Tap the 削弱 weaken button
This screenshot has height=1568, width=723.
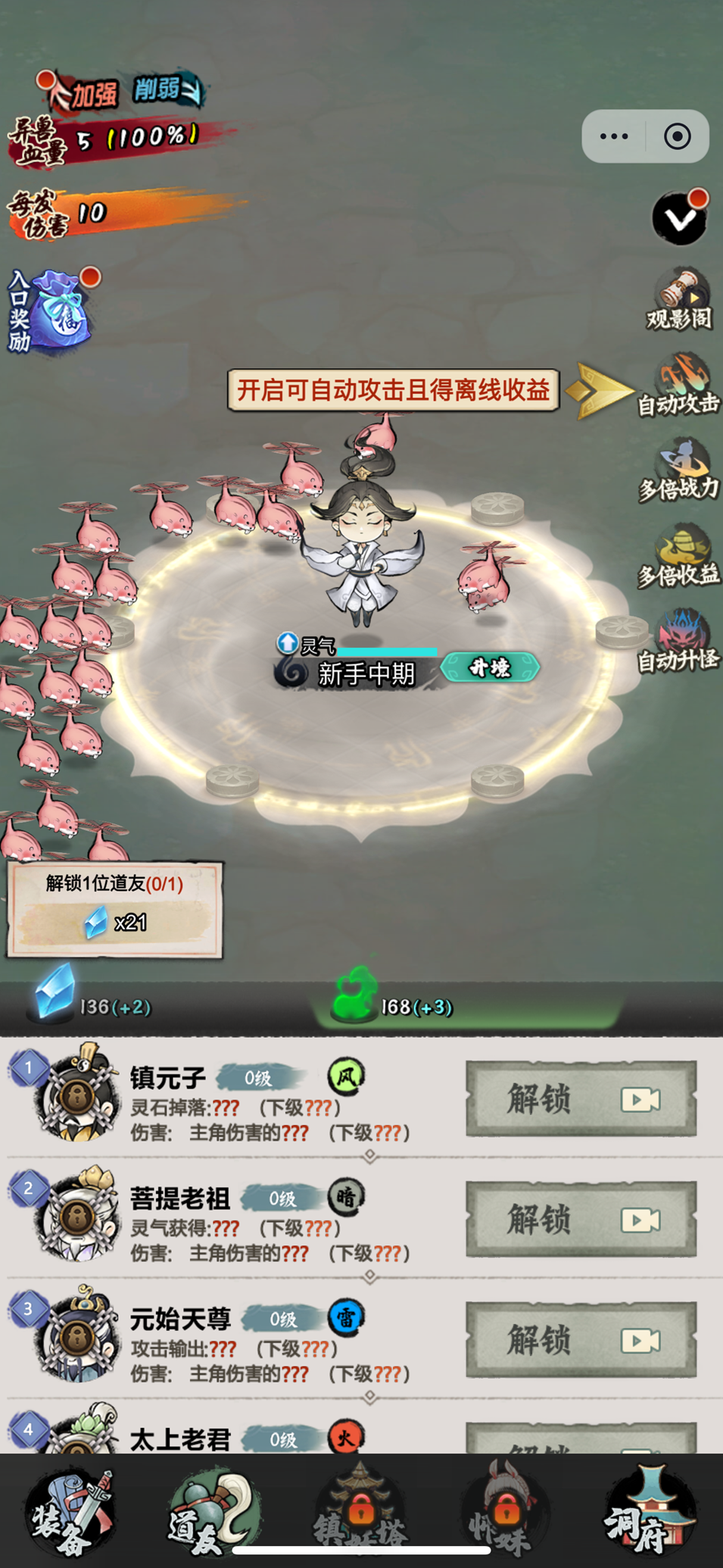tap(167, 90)
